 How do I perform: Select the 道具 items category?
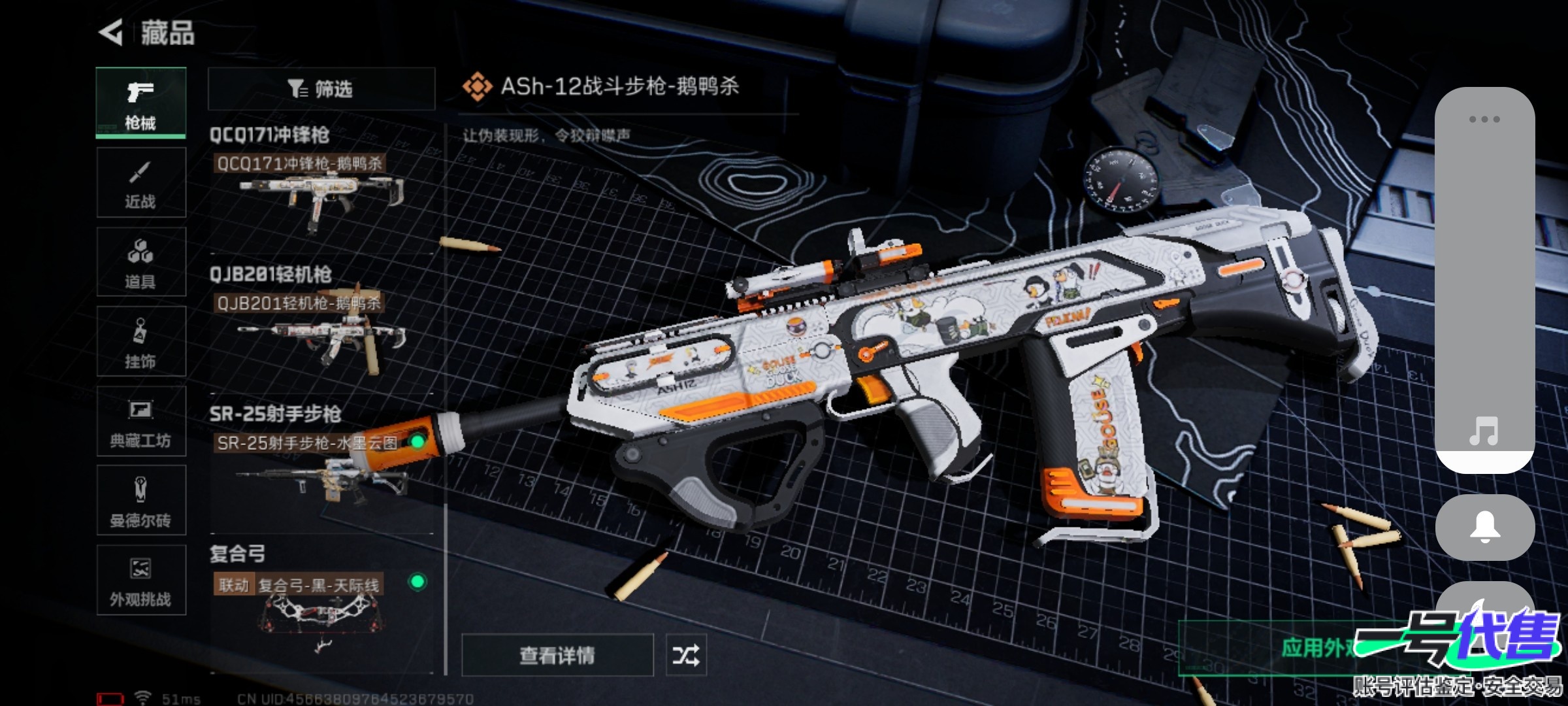[x=140, y=263]
